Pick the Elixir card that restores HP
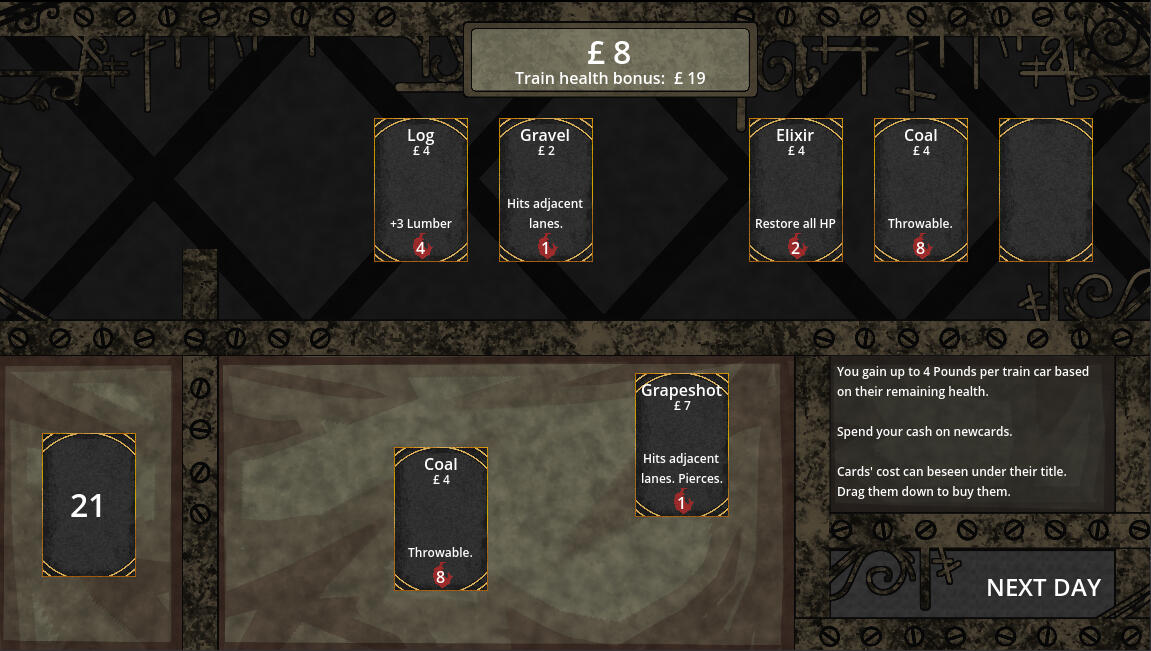The width and height of the screenshot is (1151, 651). point(796,190)
